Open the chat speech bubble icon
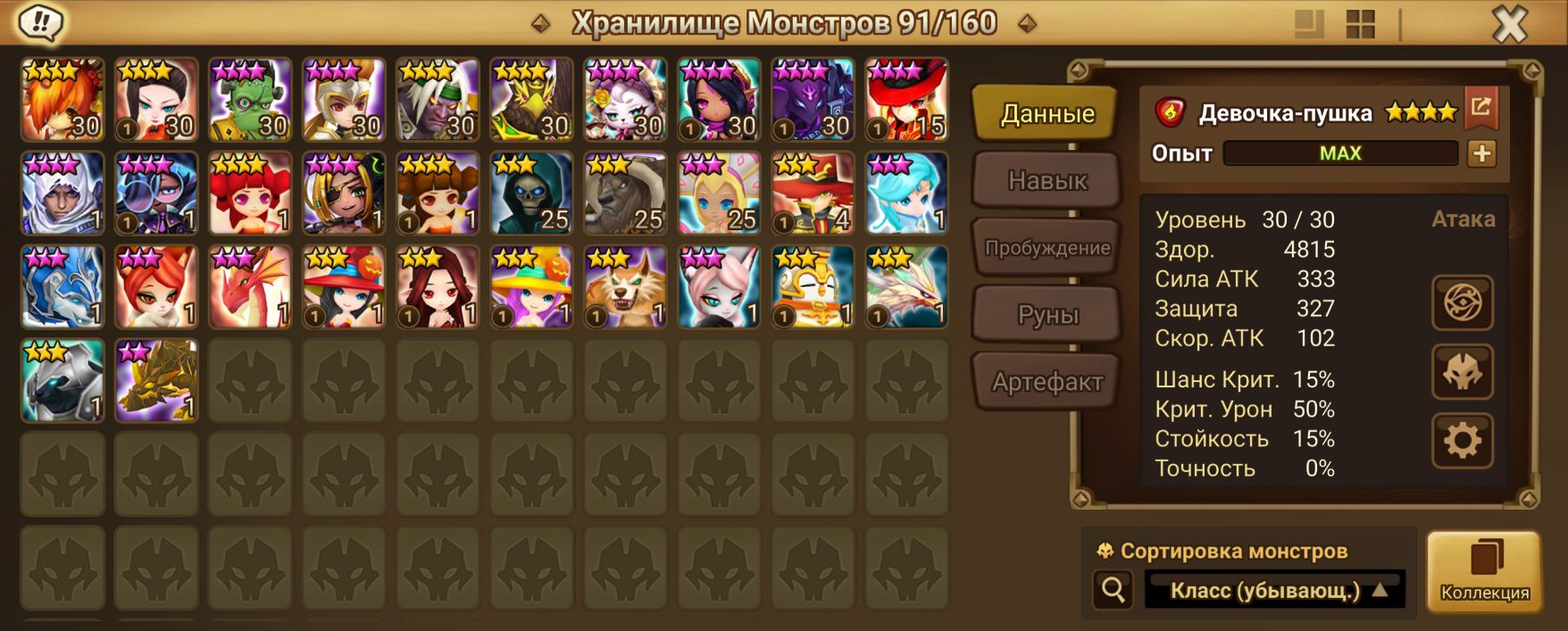1568x631 pixels. (40, 23)
